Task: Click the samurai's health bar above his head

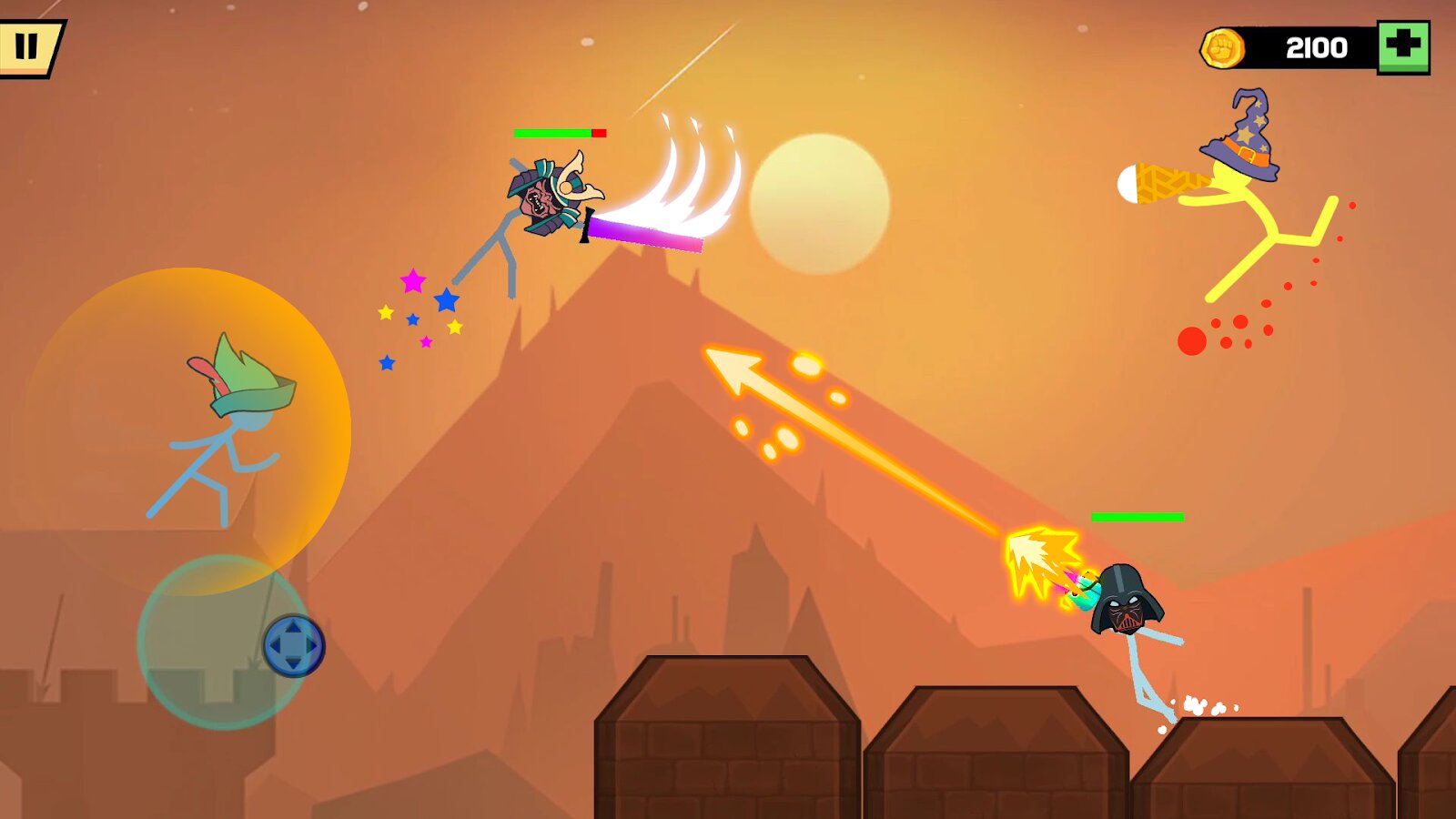Action: (x=560, y=132)
